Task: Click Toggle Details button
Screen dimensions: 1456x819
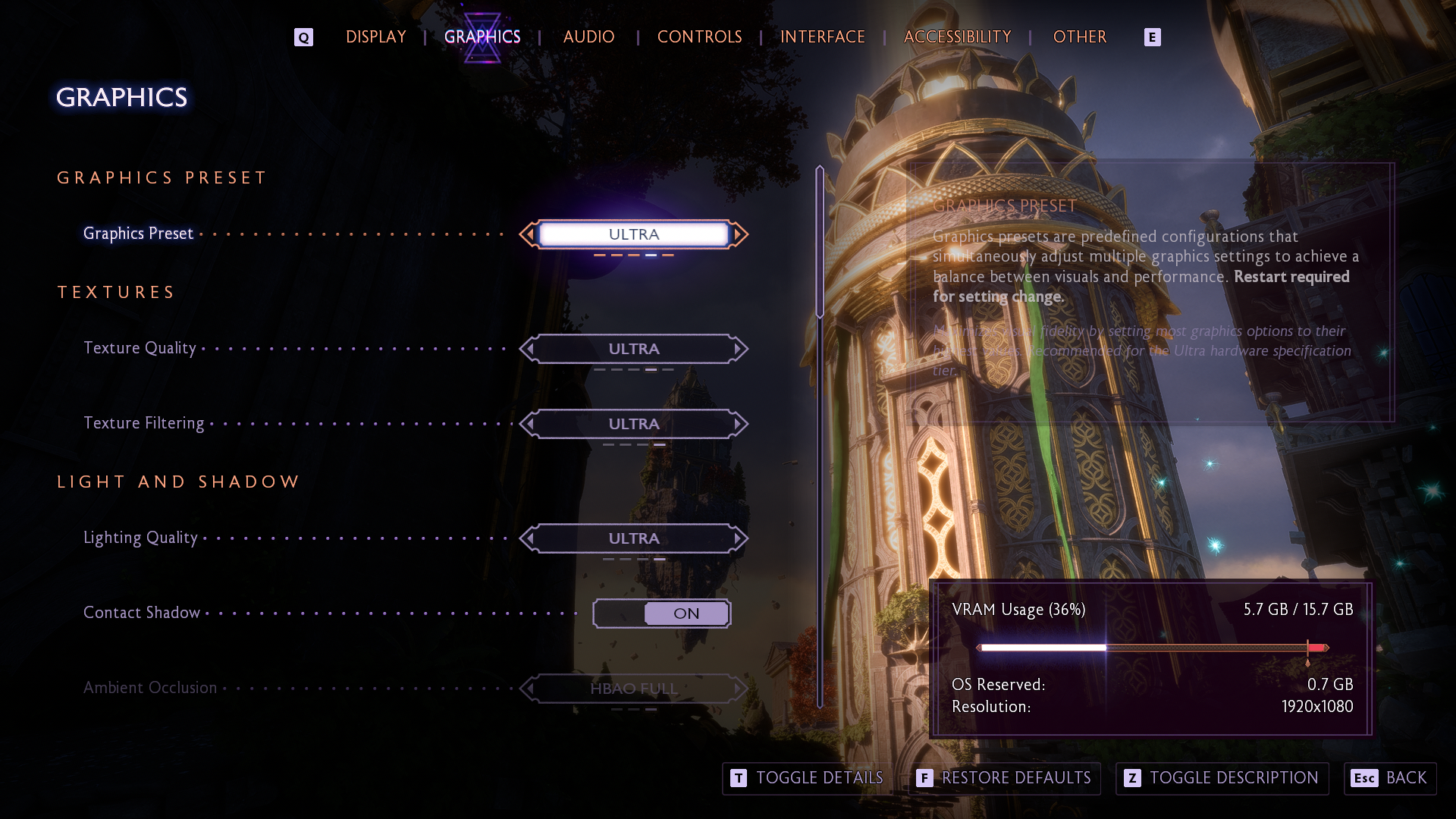Action: tap(807, 778)
